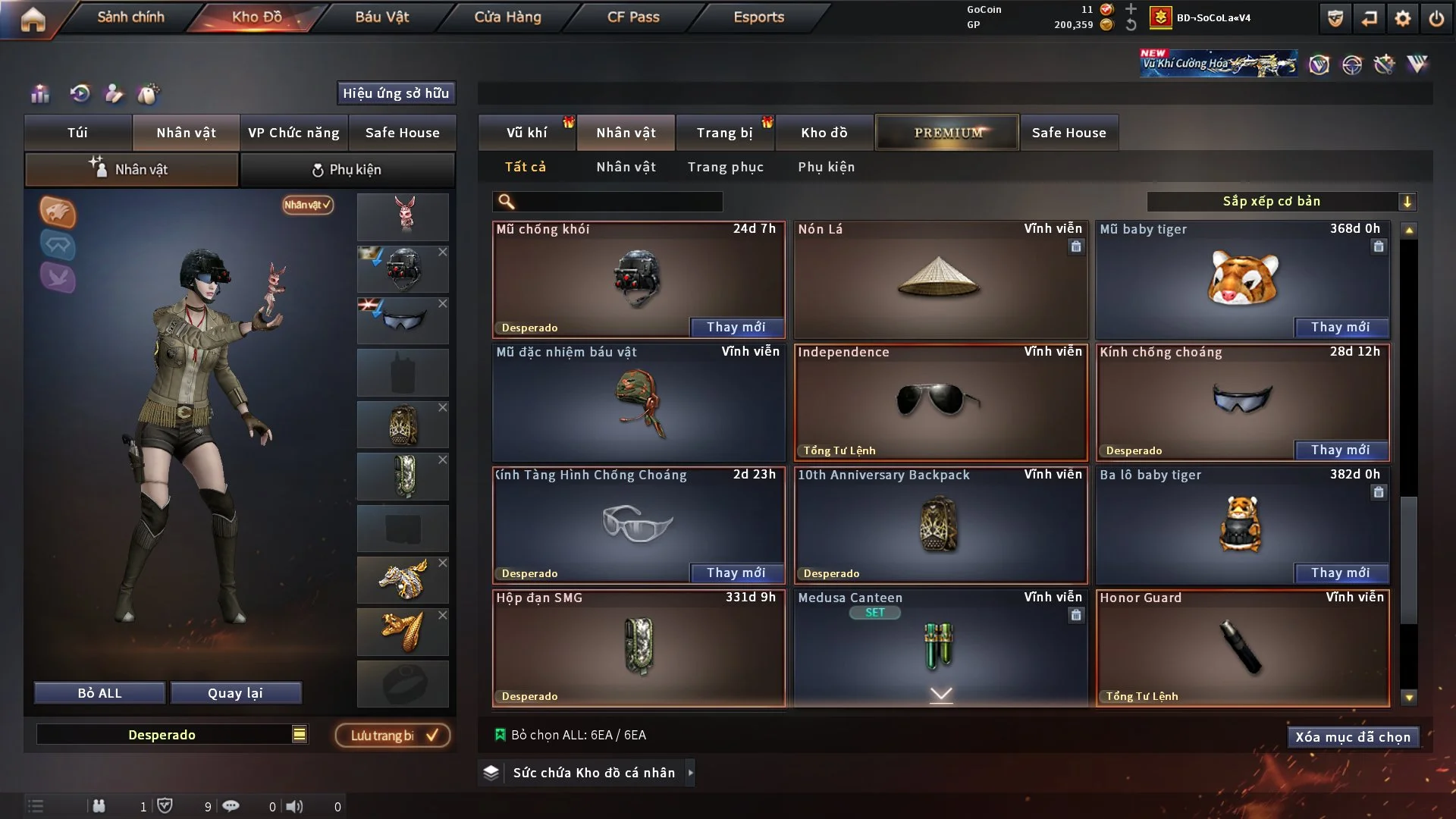The width and height of the screenshot is (1456, 819).
Task: Click the Lưu trang bị button
Action: (x=392, y=735)
